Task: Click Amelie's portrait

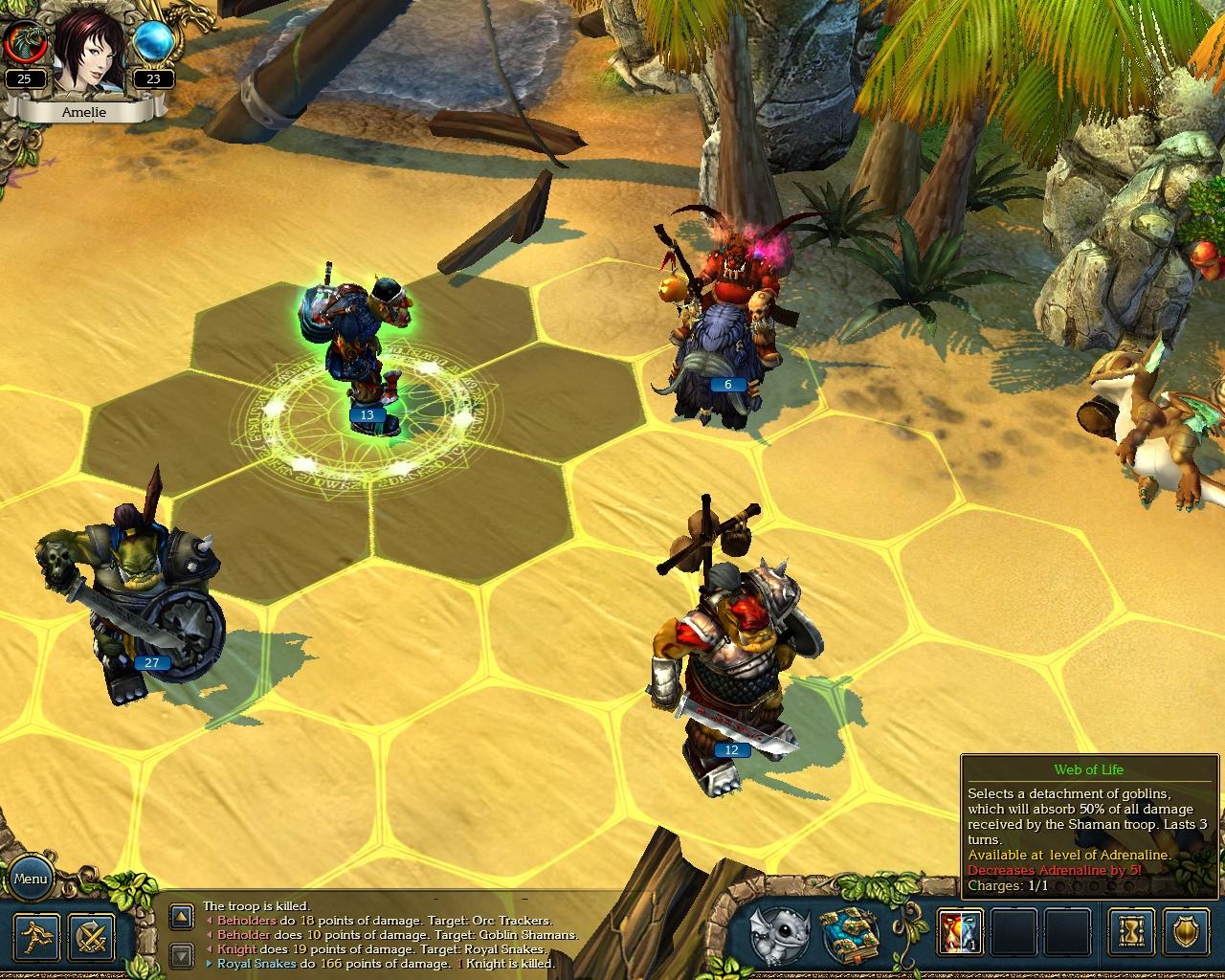Action: [88, 53]
